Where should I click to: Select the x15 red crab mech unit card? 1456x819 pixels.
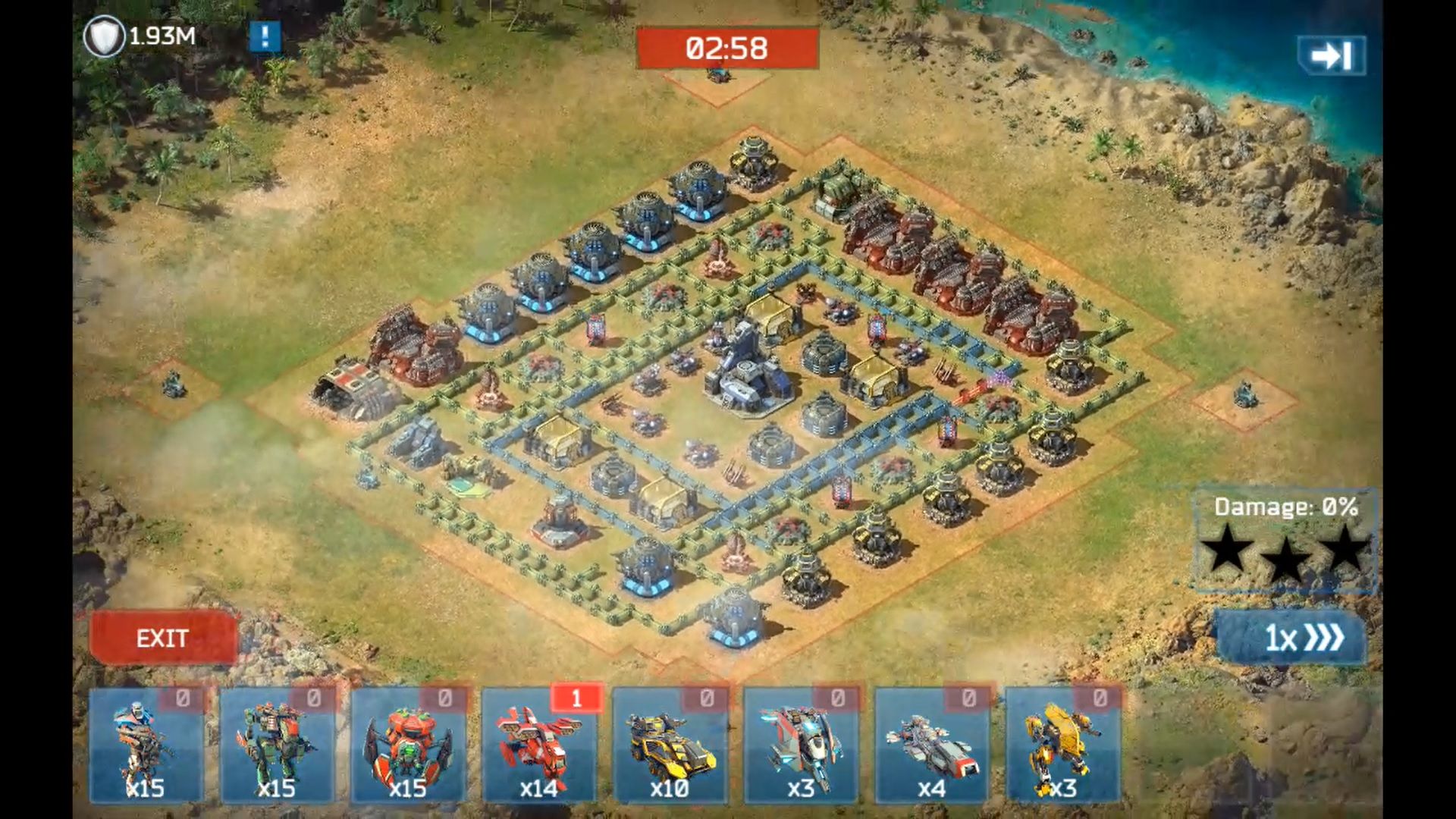408,746
